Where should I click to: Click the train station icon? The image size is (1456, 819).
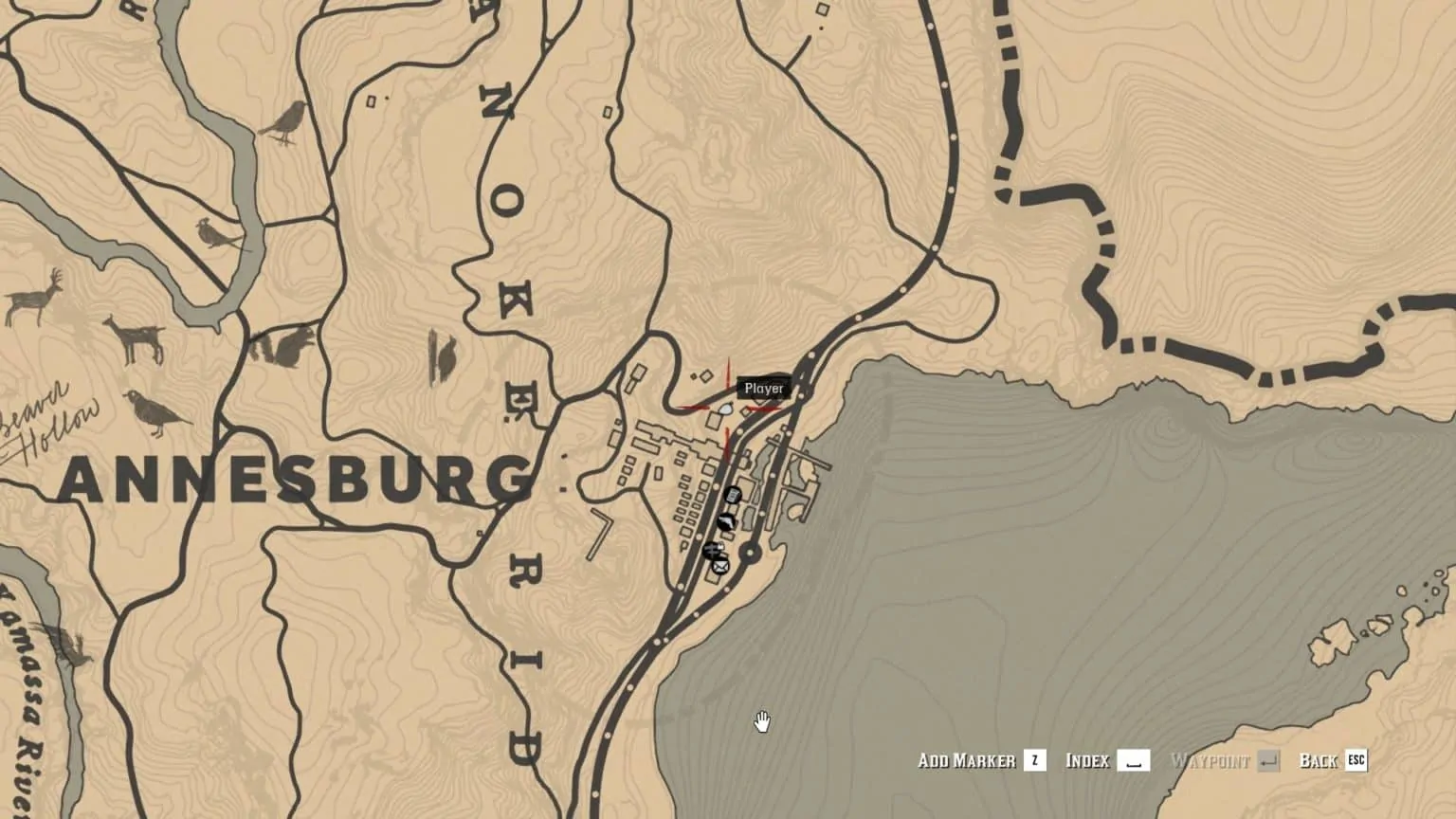coord(711,548)
